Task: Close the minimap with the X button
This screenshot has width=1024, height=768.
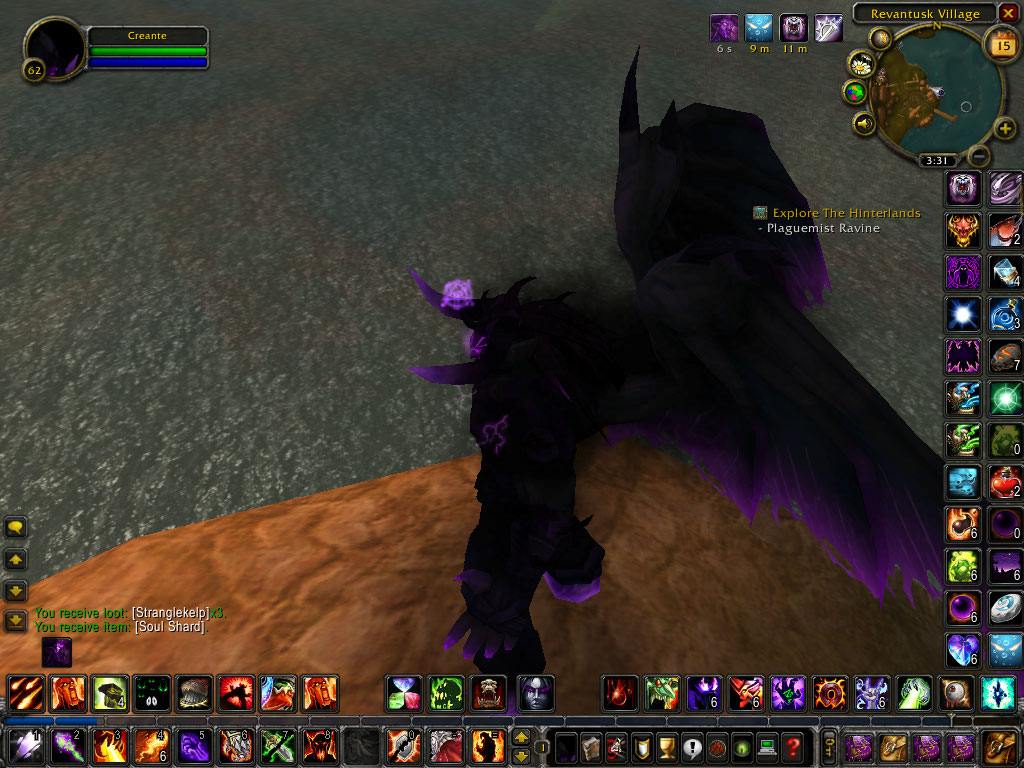Action: (x=1008, y=13)
